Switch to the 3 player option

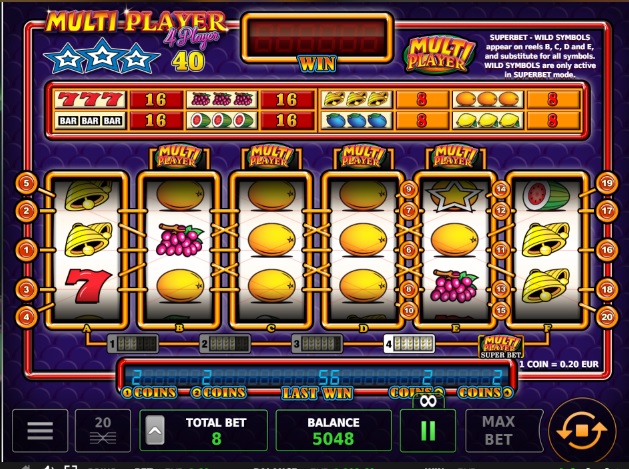pyautogui.click(x=317, y=344)
